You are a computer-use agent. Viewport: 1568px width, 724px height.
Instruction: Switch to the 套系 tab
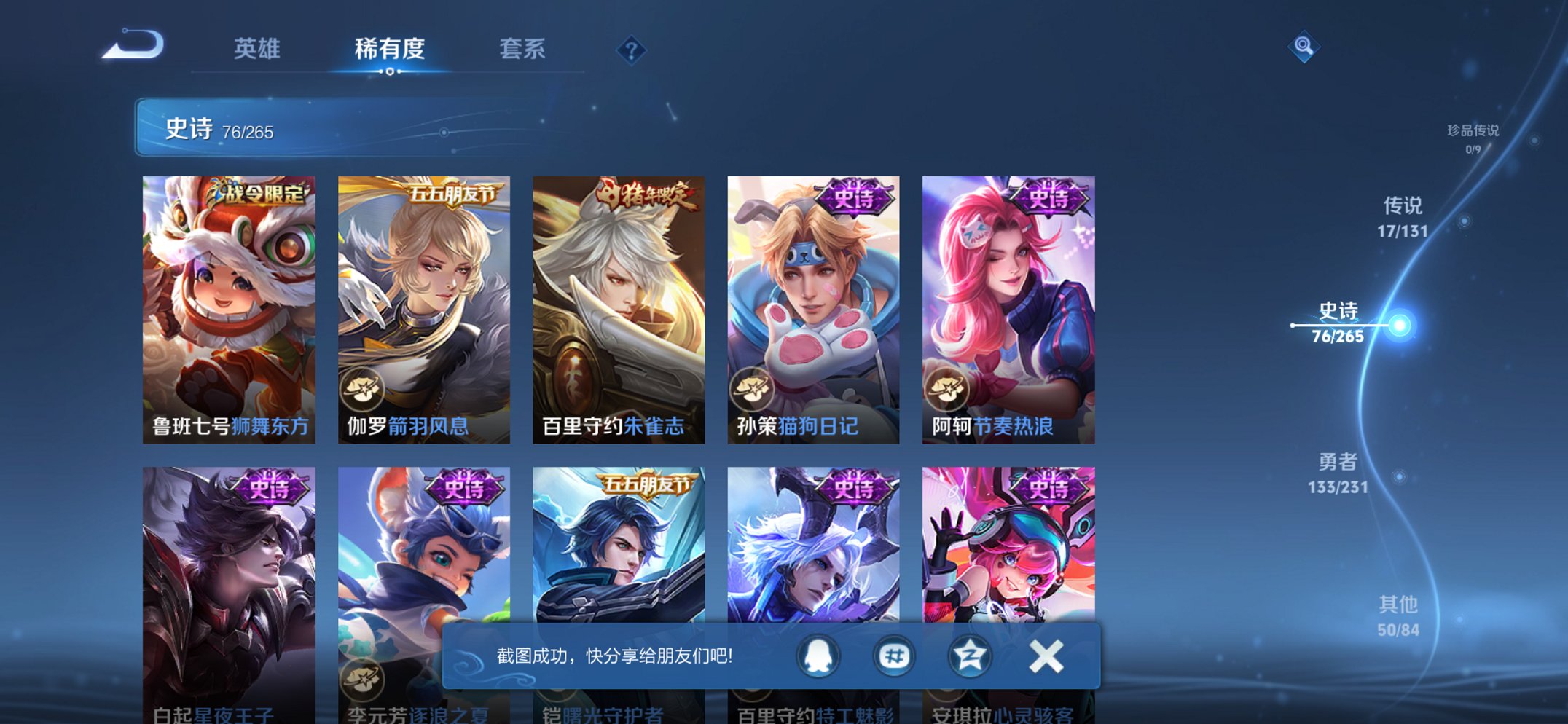pos(522,50)
